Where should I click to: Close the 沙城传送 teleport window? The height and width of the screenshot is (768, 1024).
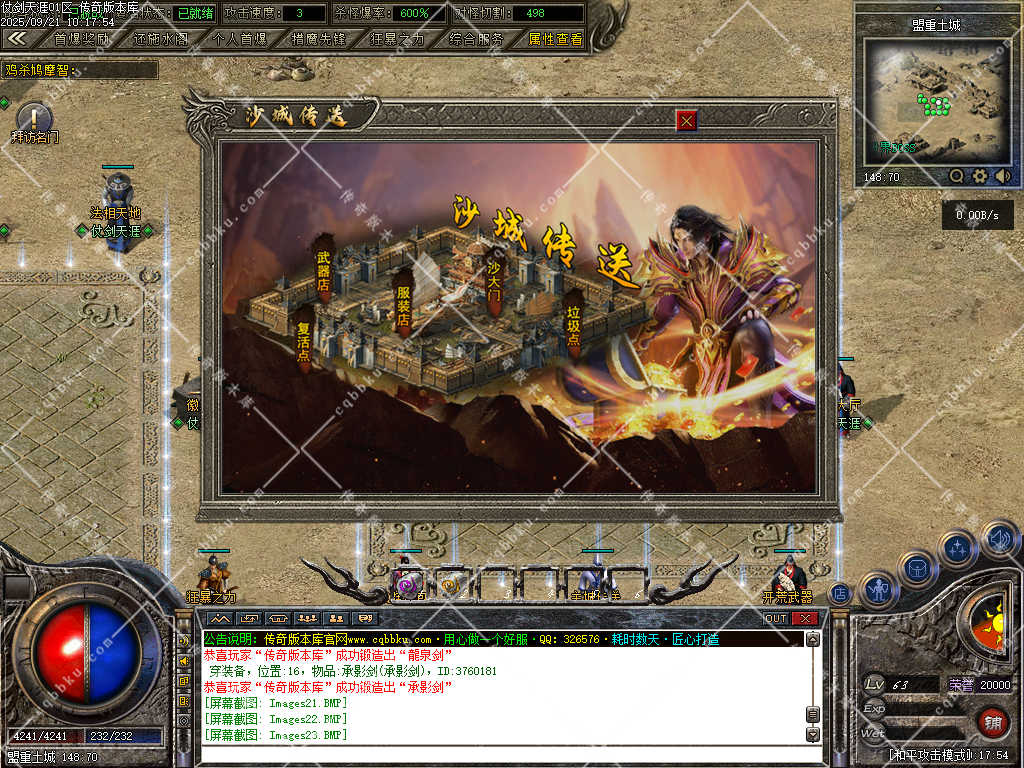686,121
